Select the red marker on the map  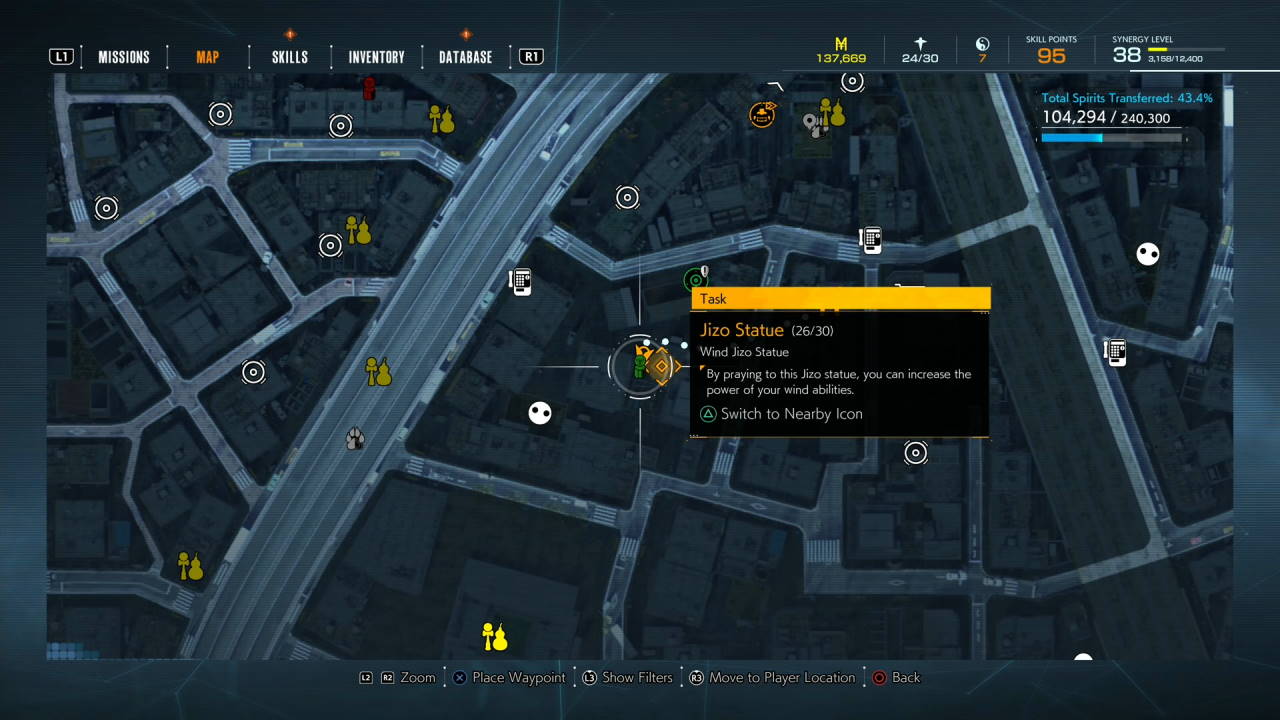369,89
